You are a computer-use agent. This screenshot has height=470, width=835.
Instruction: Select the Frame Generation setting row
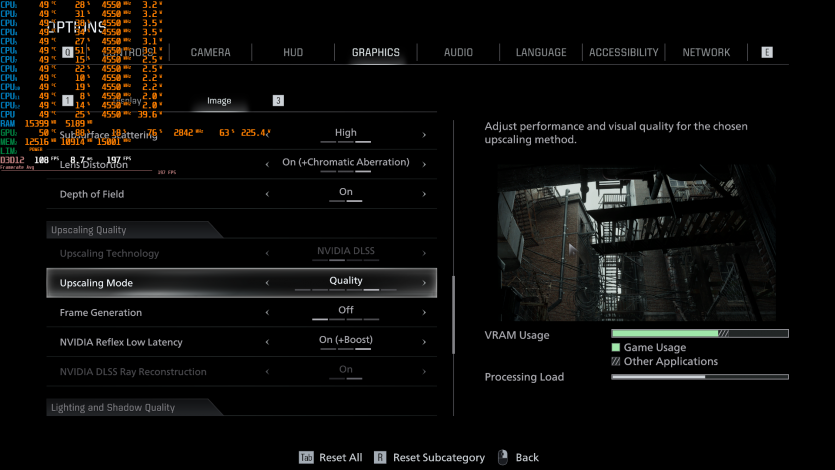click(241, 313)
